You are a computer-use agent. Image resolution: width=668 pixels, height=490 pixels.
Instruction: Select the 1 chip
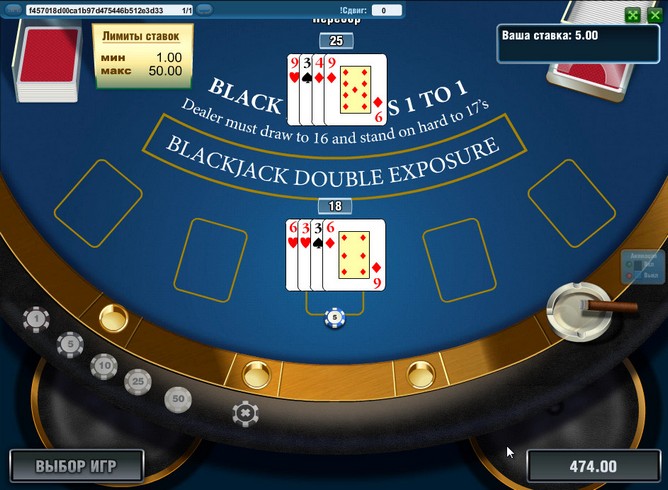click(x=37, y=319)
